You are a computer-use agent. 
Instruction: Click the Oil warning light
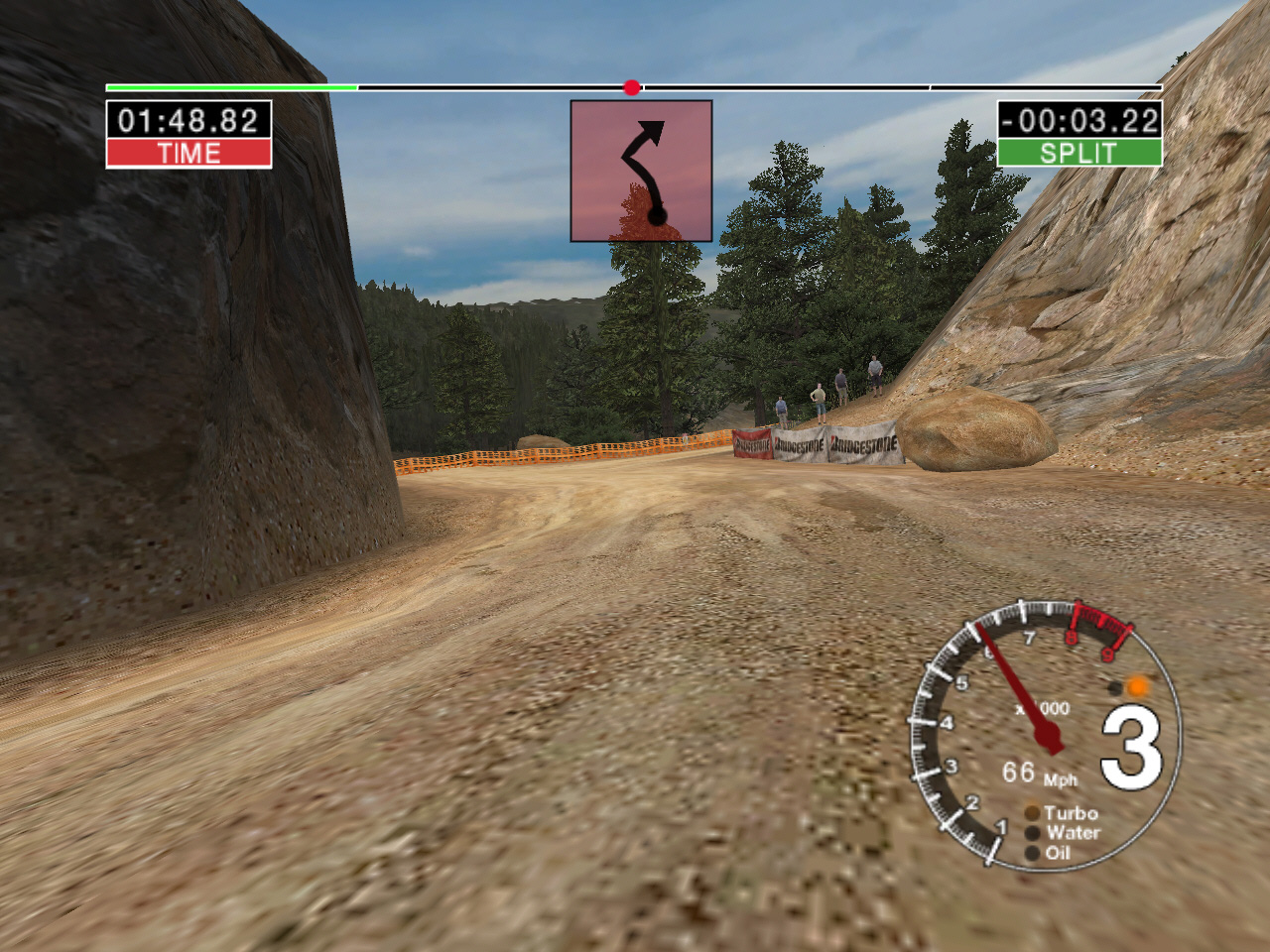1033,853
